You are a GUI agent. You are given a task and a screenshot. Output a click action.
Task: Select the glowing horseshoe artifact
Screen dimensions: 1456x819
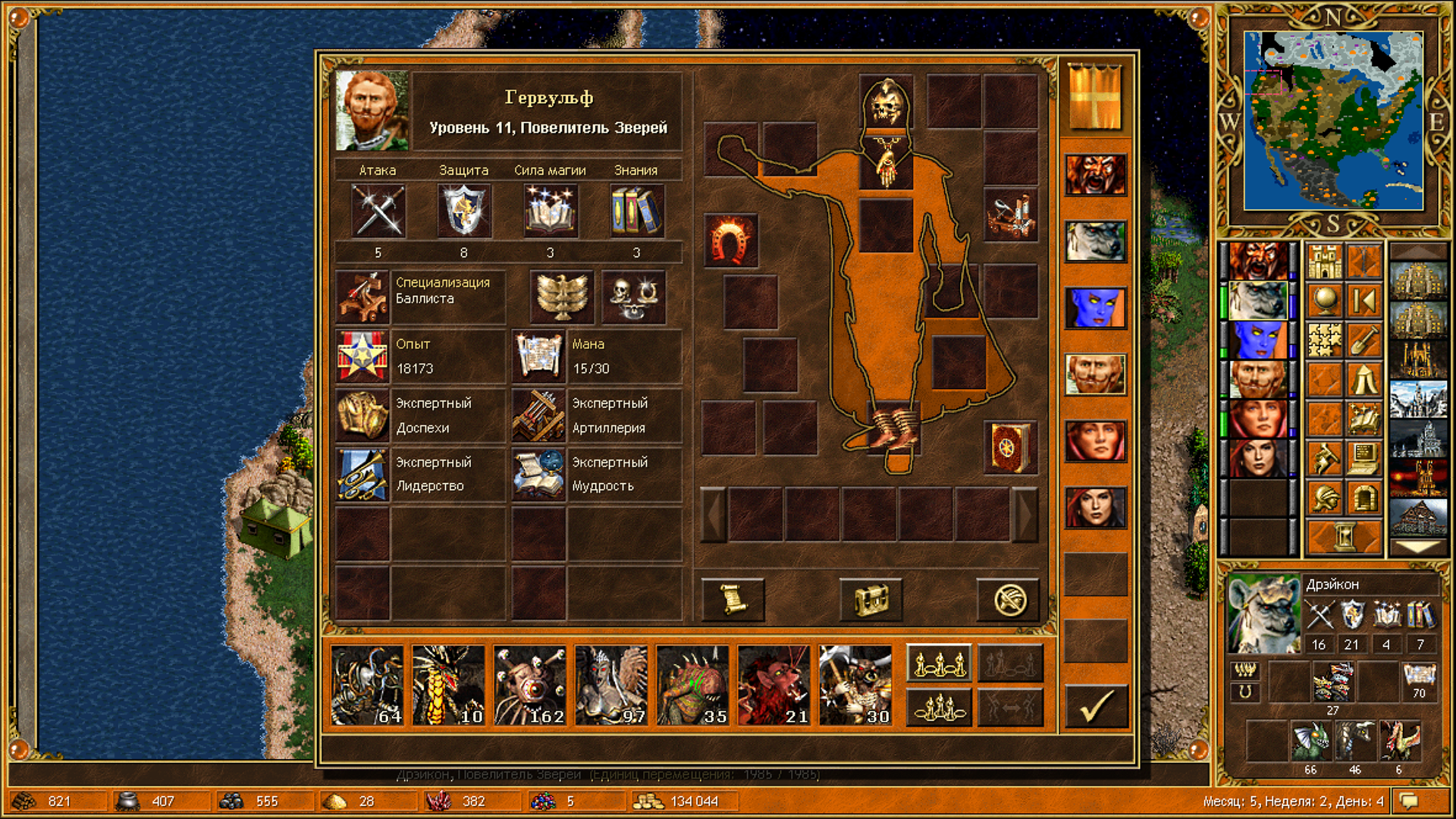pos(731,240)
